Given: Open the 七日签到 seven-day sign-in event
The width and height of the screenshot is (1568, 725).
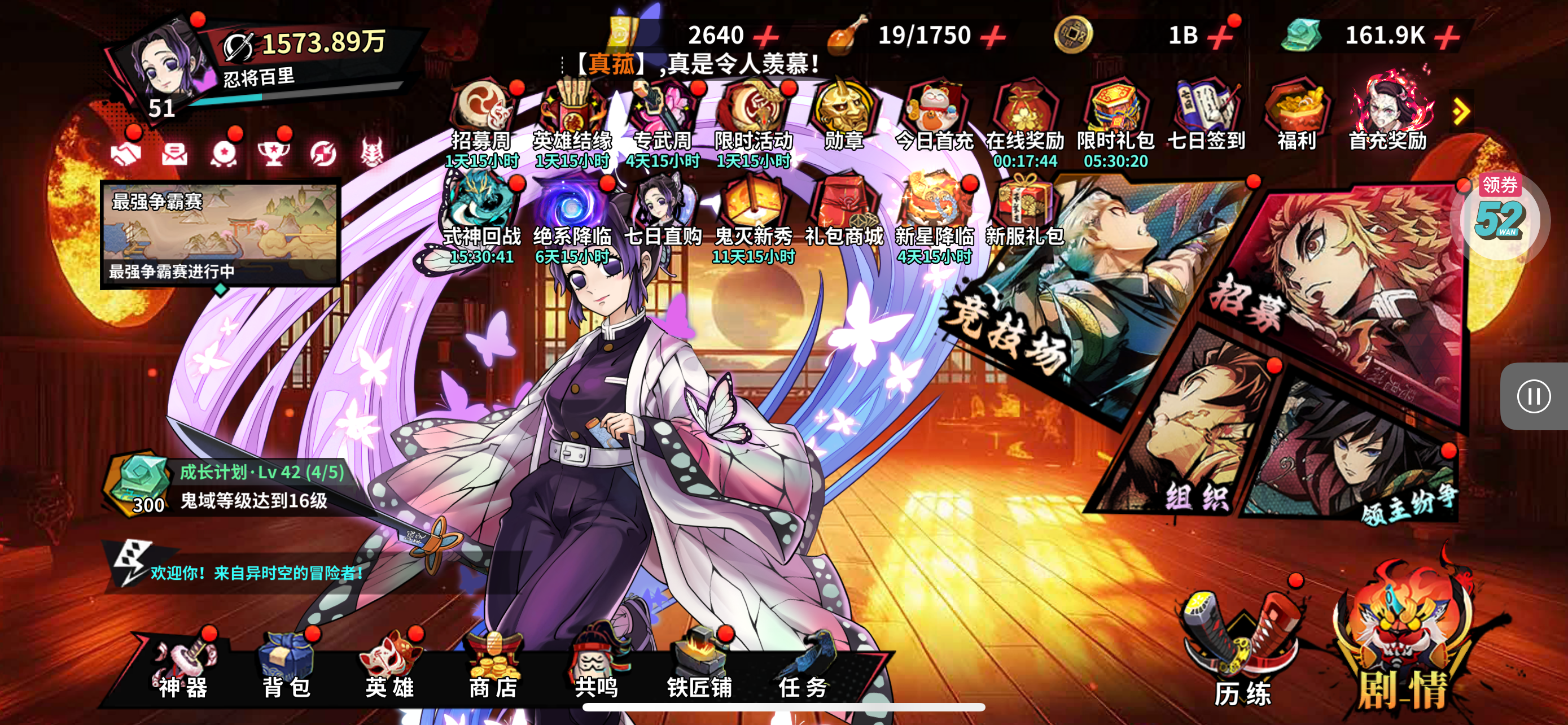Looking at the screenshot, I should [1206, 119].
